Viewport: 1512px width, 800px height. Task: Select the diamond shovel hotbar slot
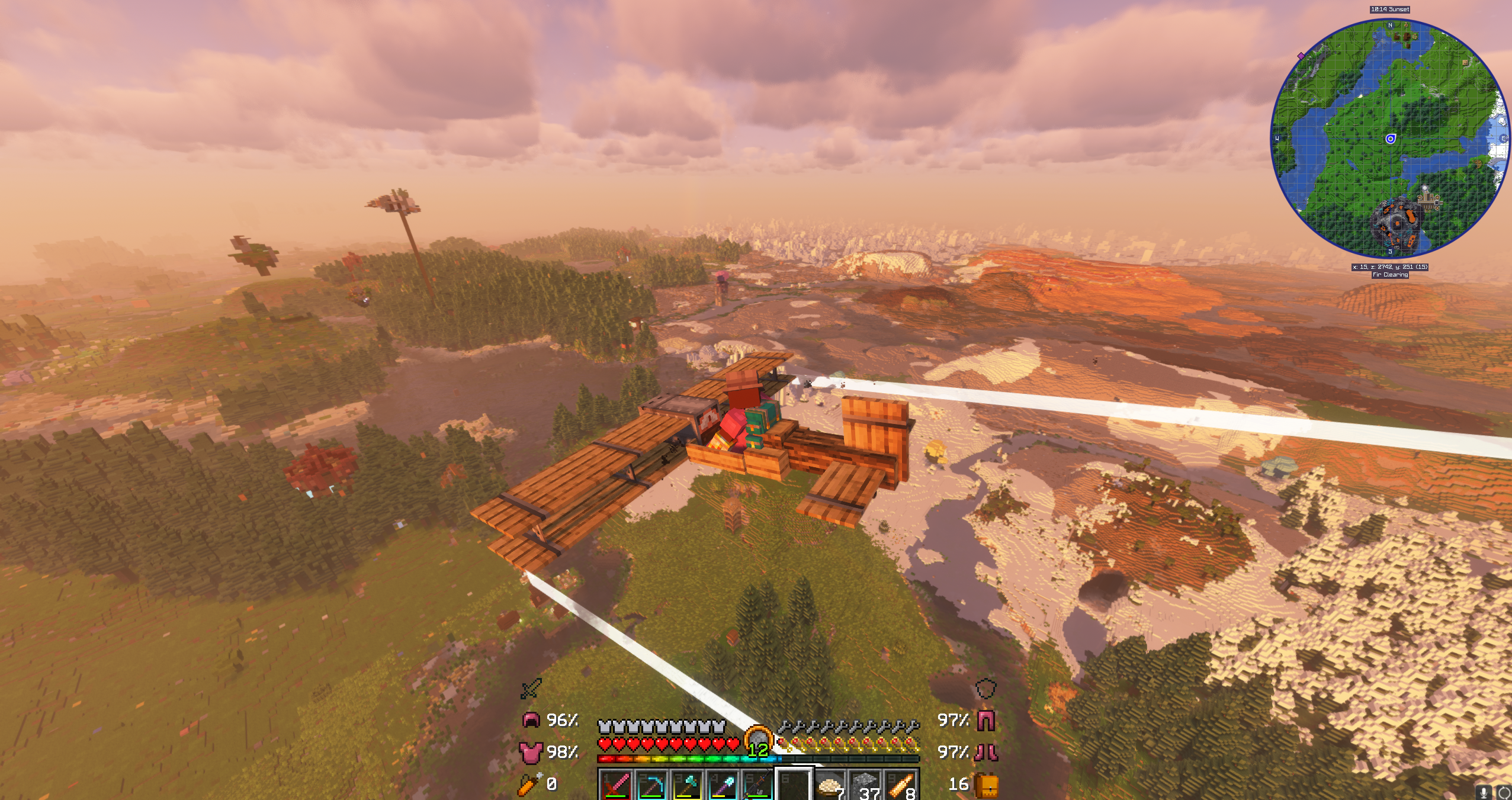[723, 786]
